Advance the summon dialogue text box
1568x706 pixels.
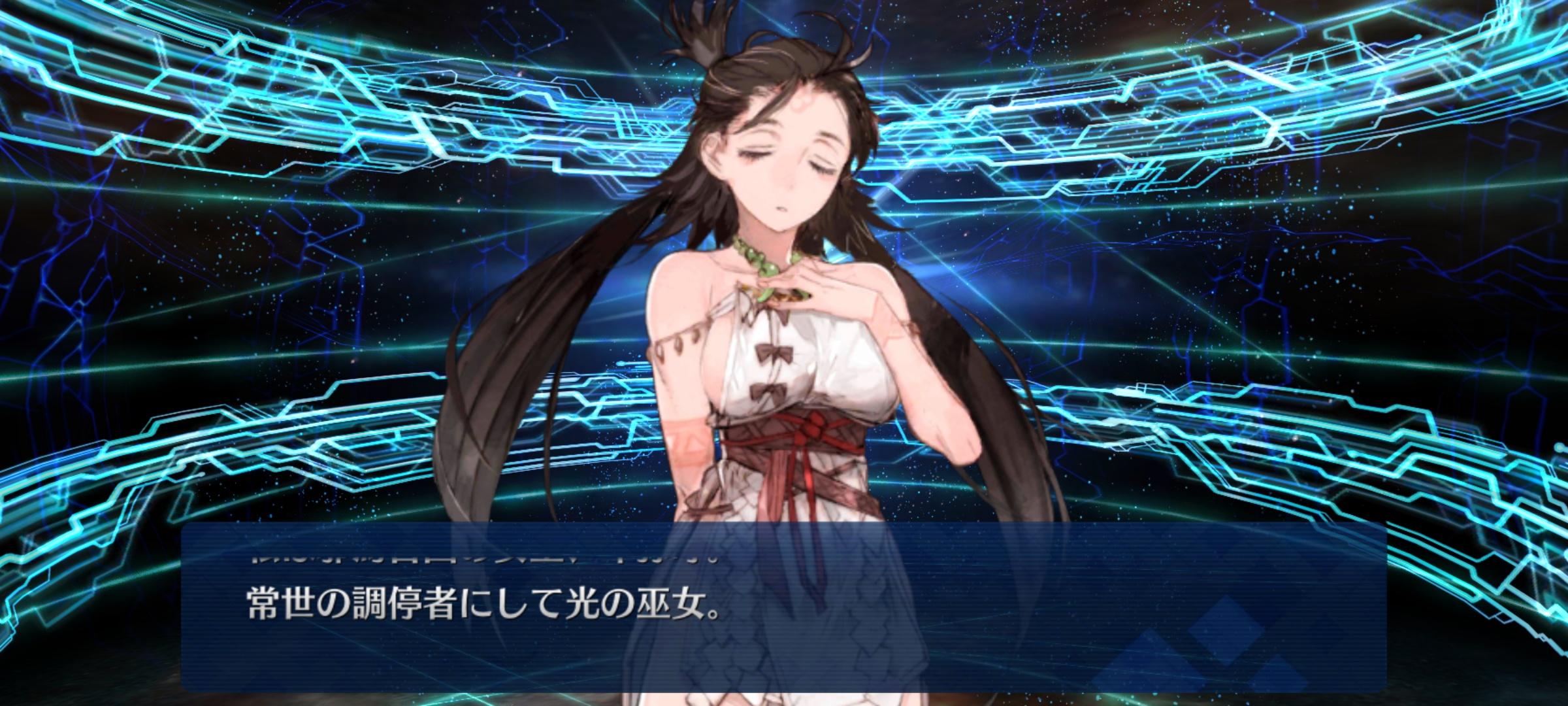(783, 607)
